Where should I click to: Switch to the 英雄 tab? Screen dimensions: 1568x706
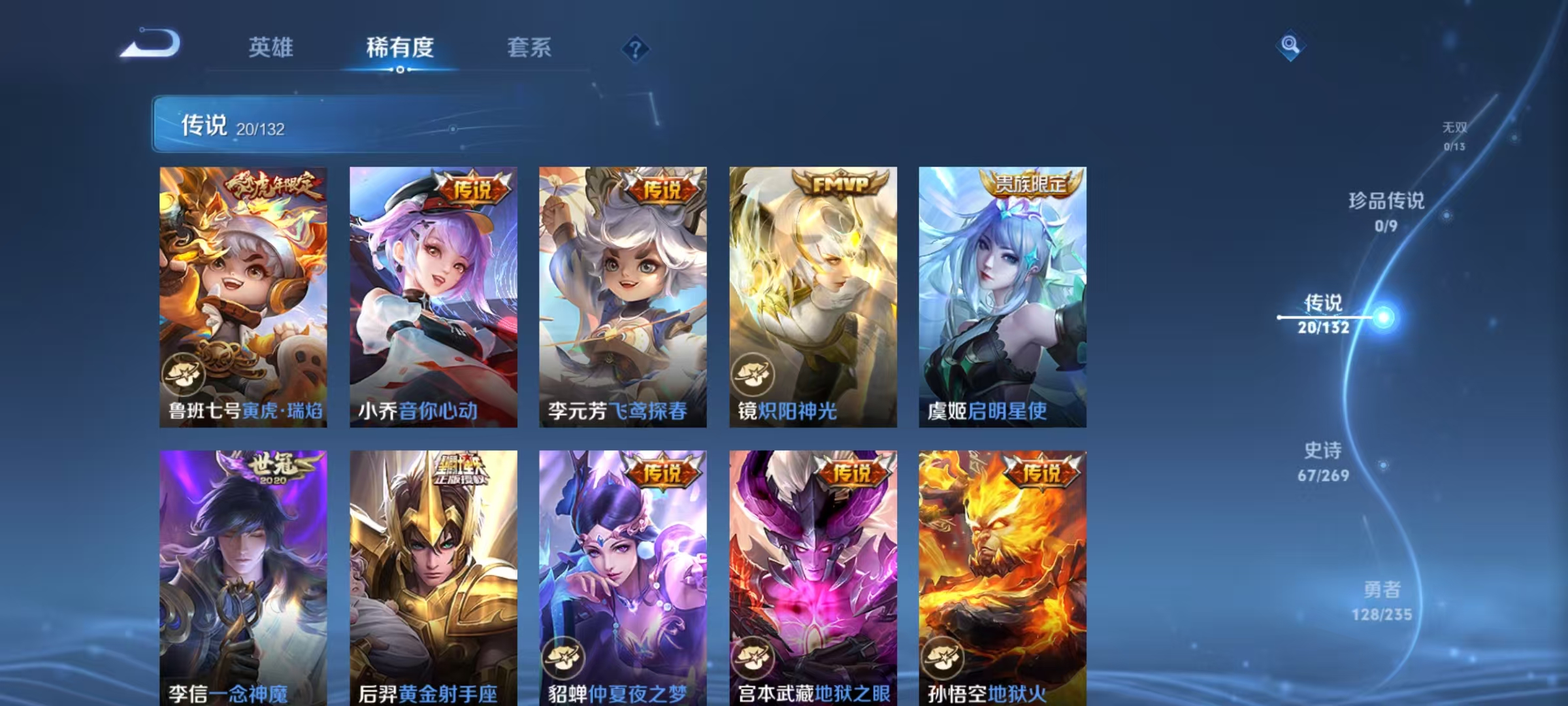coord(271,47)
